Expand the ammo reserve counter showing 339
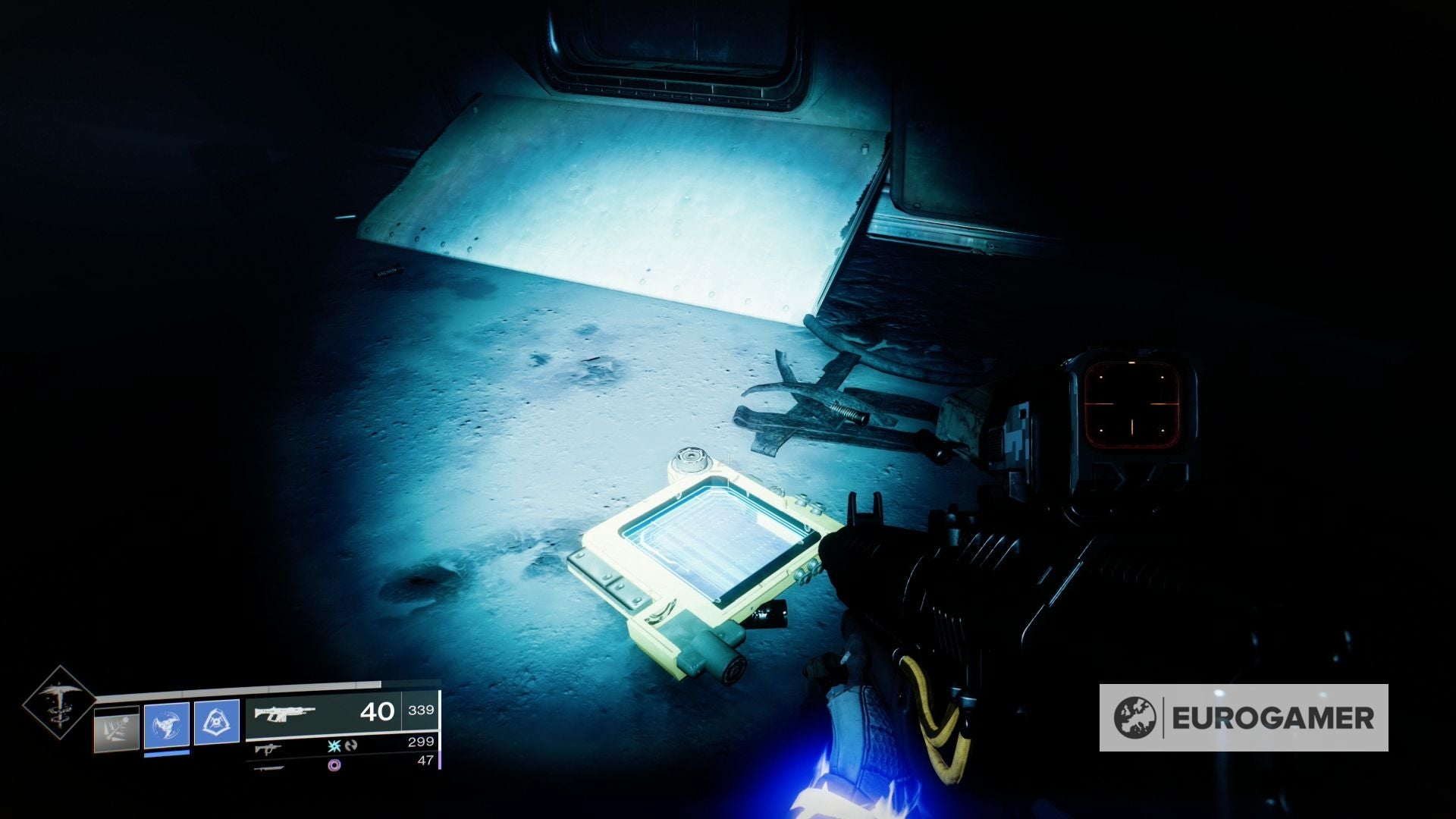 coord(421,711)
